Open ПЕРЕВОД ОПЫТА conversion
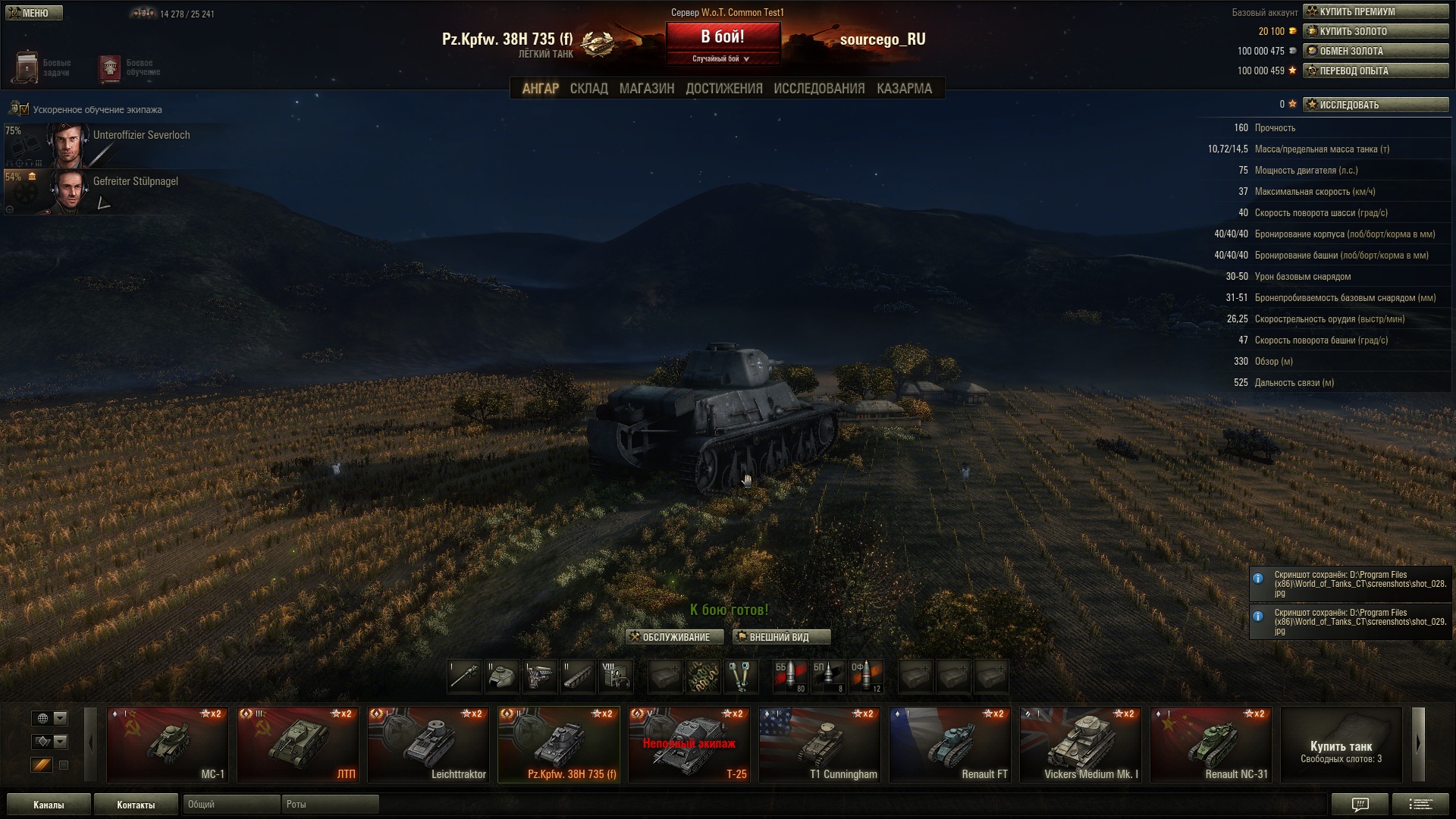The height and width of the screenshot is (819, 1456). tap(1376, 71)
